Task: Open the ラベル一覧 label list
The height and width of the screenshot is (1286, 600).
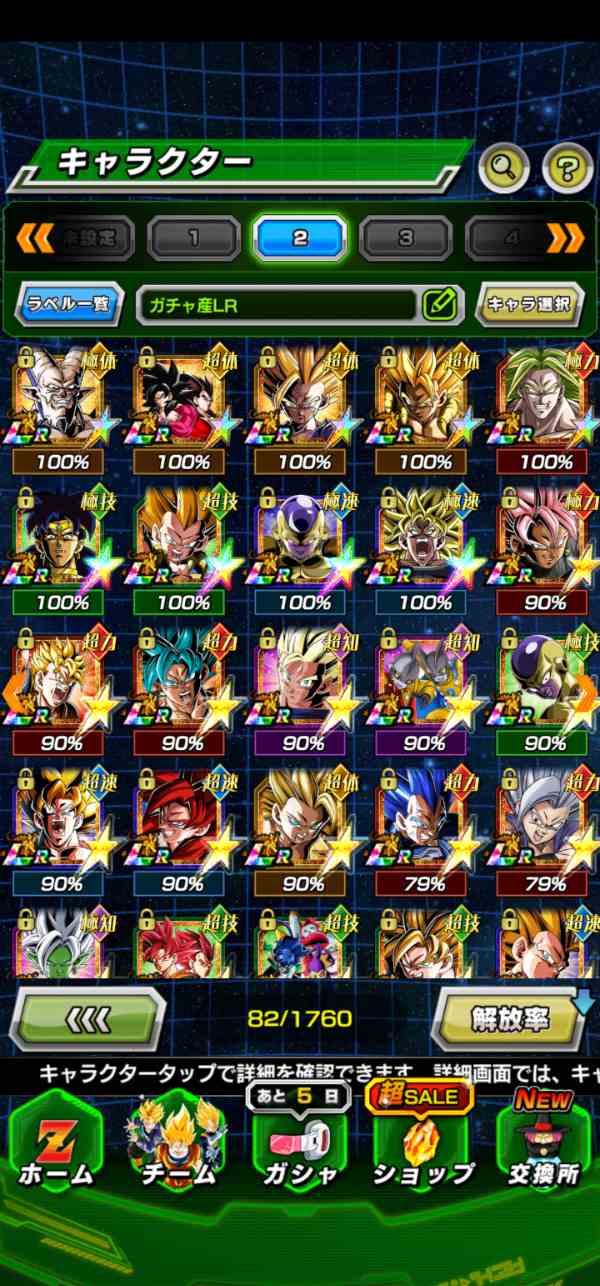Action: pos(69,304)
